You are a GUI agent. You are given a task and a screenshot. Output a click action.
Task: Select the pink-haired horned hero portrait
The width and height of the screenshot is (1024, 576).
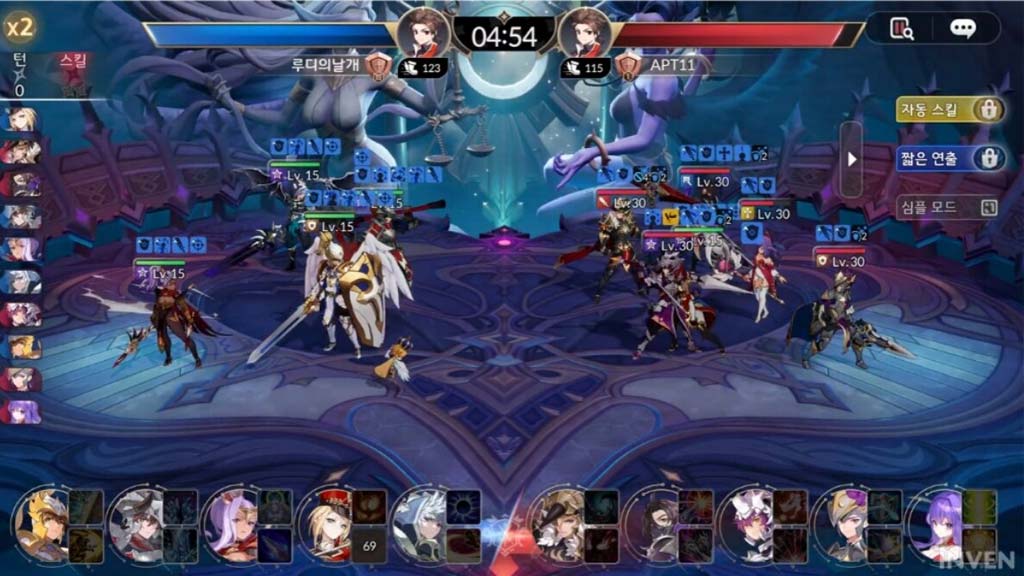[x=231, y=524]
